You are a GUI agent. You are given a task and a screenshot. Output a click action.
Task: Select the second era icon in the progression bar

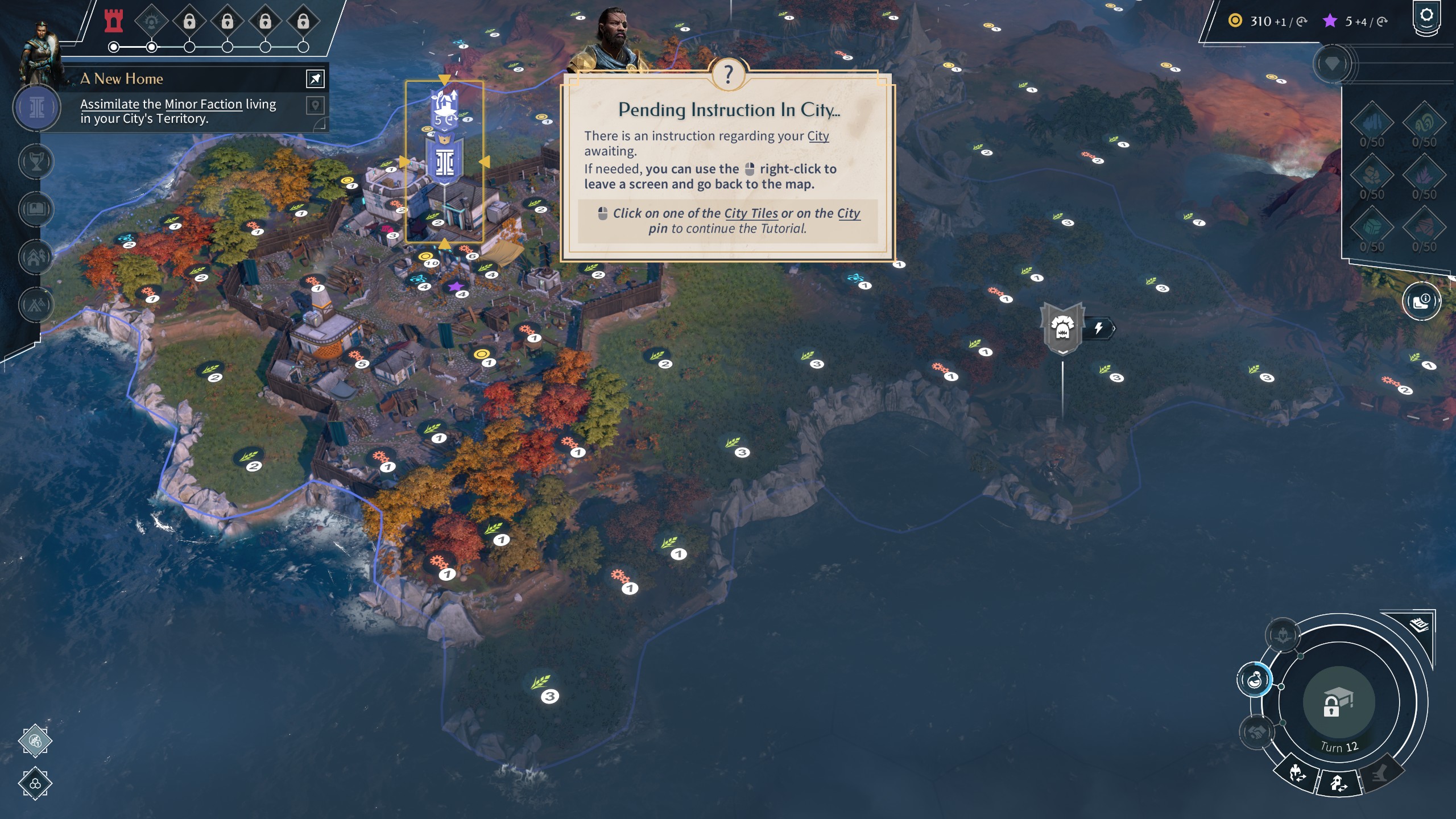(x=151, y=21)
